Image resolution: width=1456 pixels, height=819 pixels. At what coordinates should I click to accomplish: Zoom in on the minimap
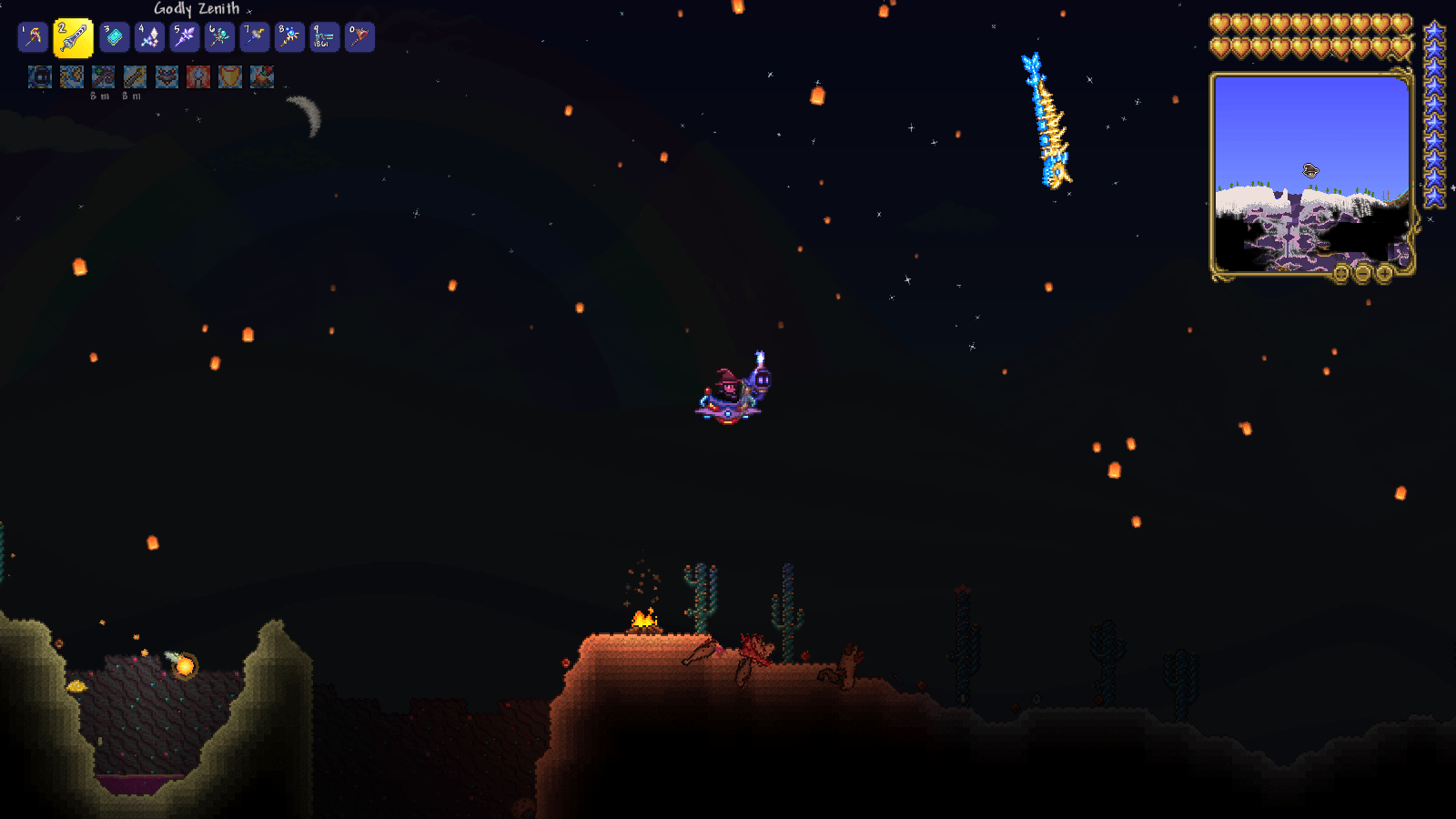pos(1384,273)
